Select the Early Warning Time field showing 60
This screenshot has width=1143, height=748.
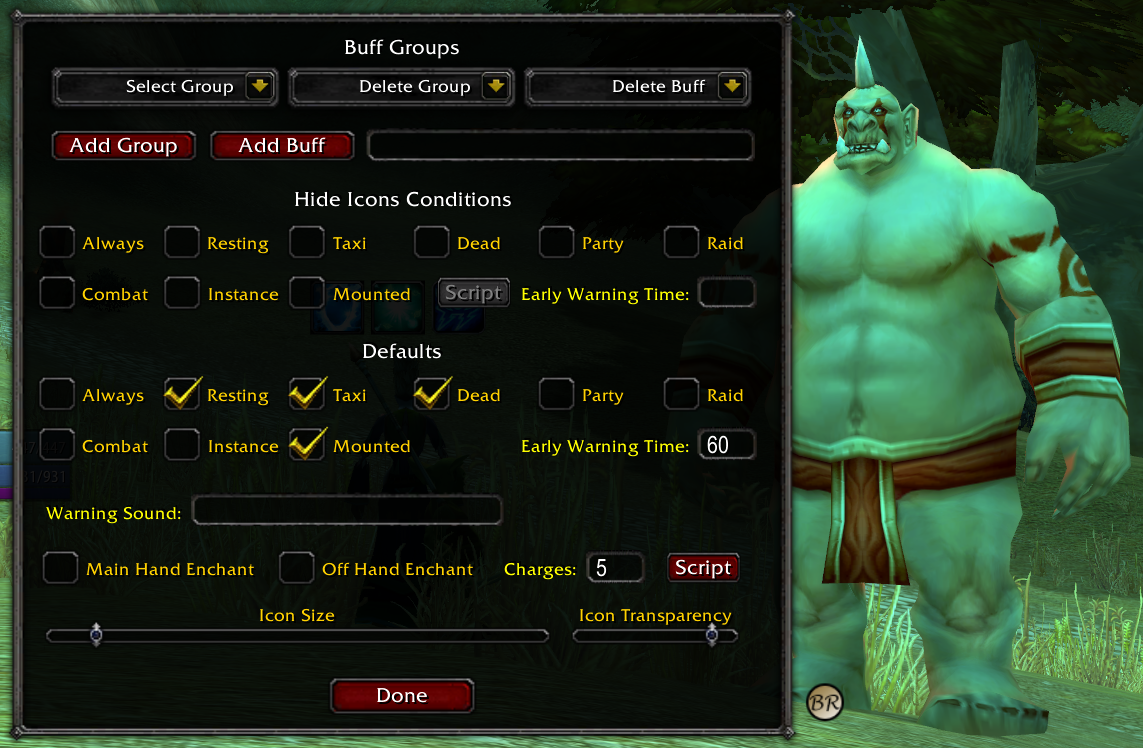pos(726,445)
